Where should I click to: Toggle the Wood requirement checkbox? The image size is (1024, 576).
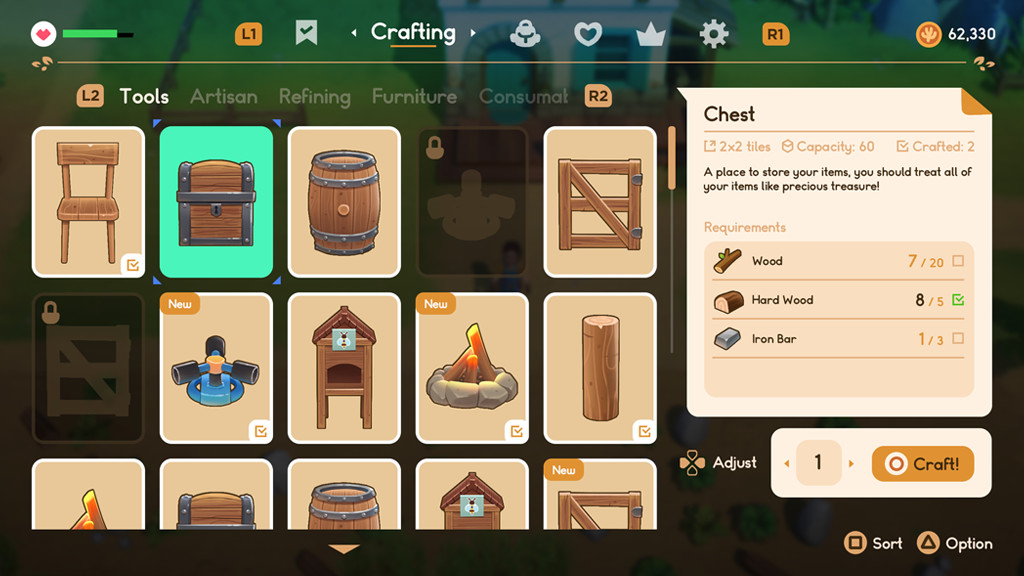coord(958,261)
